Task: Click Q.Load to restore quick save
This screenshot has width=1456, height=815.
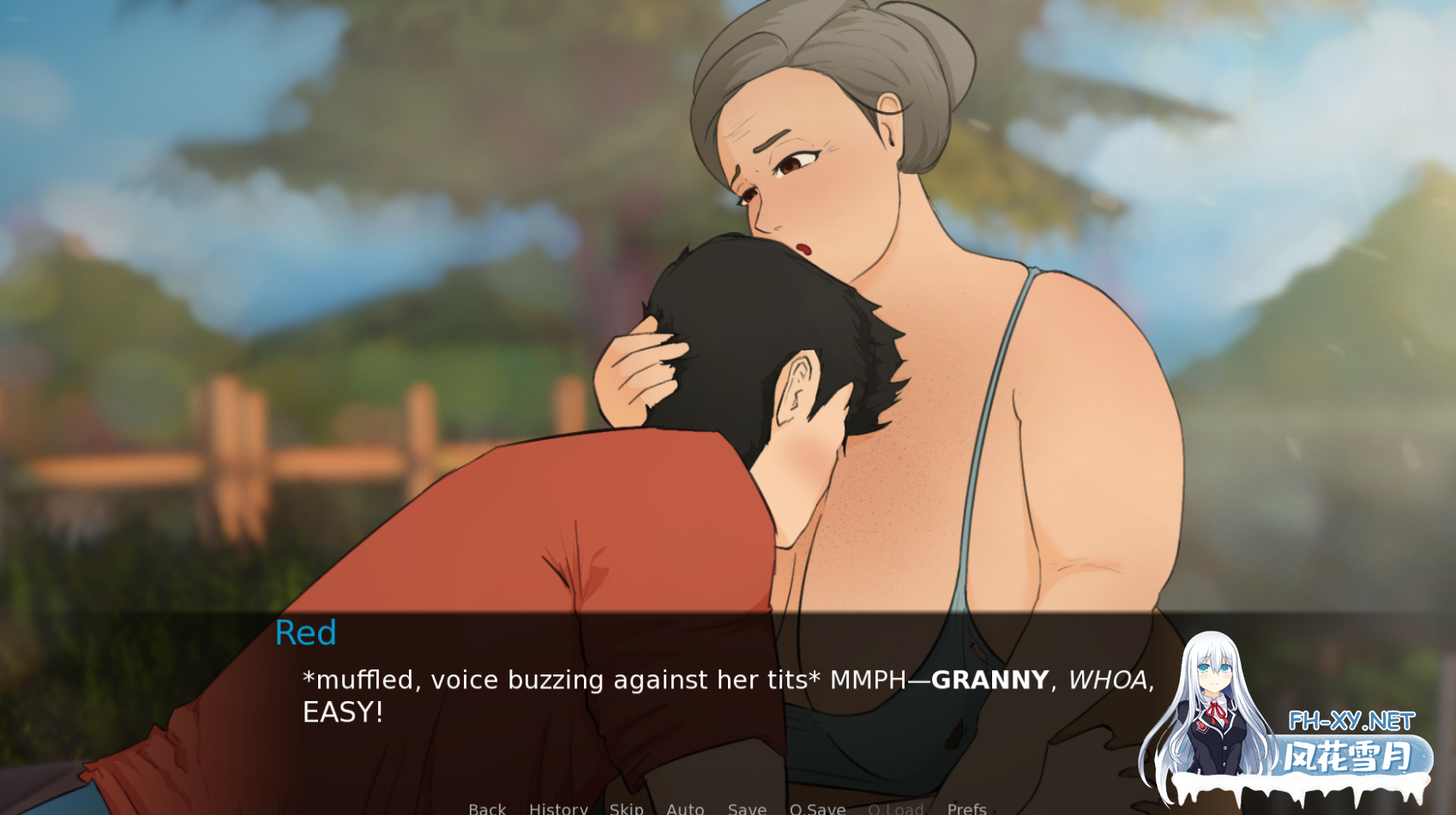Action: click(x=895, y=808)
